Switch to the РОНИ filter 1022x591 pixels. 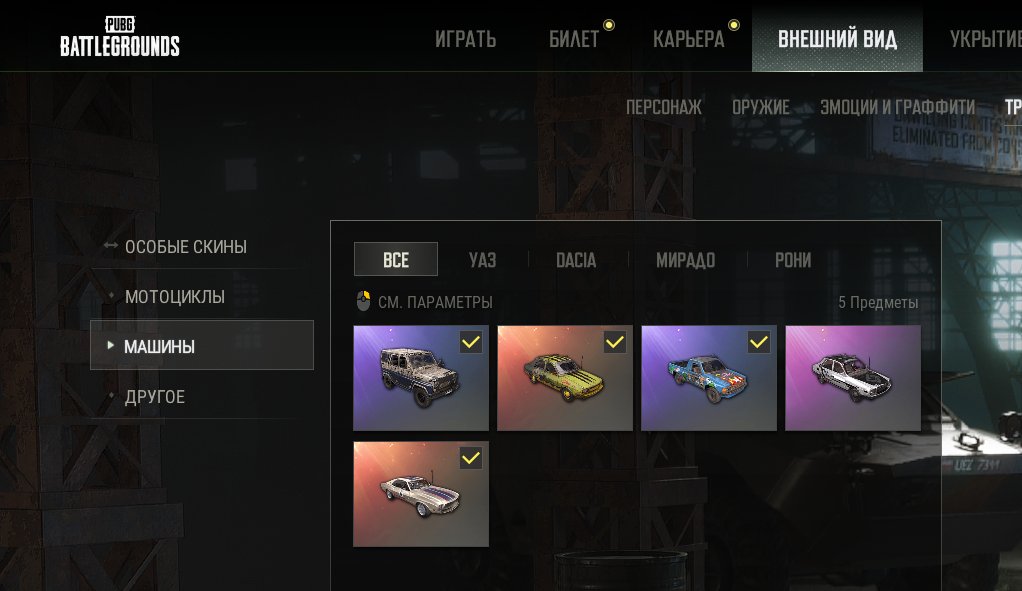pyautogui.click(x=793, y=260)
